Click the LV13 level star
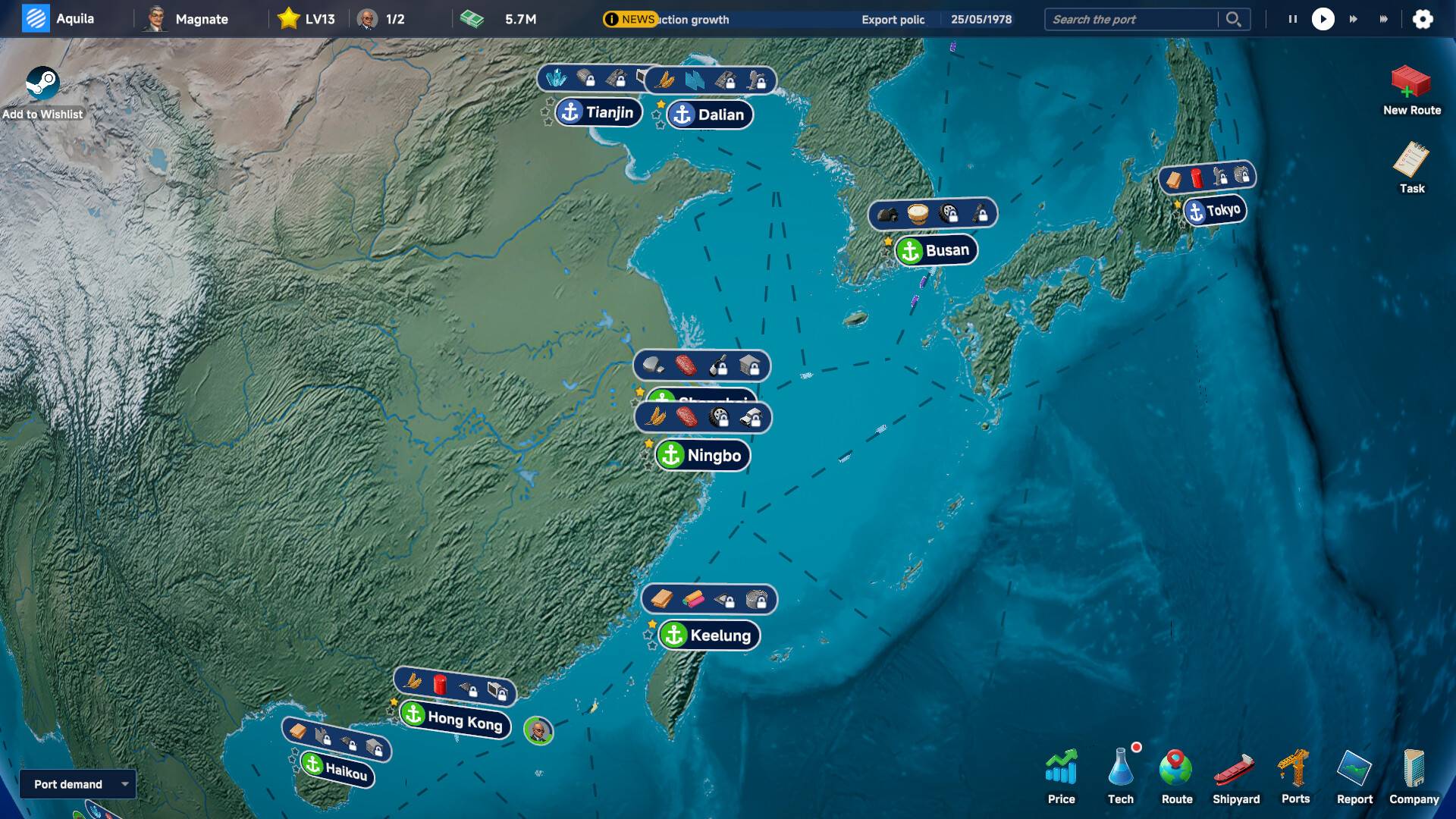The width and height of the screenshot is (1456, 819). click(x=289, y=18)
